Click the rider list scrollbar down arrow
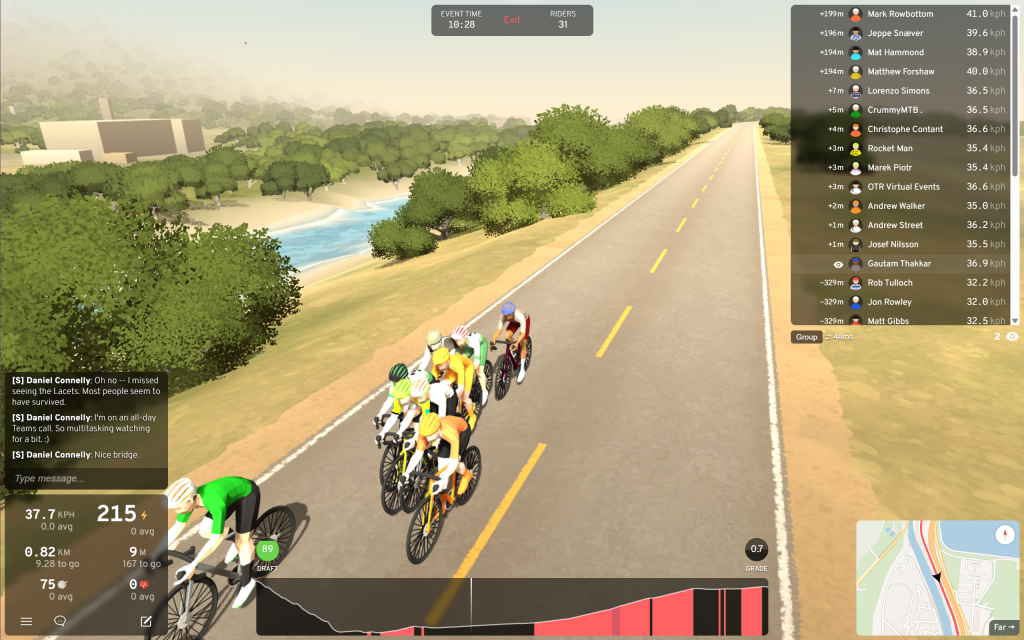The image size is (1024, 640). click(x=1015, y=321)
